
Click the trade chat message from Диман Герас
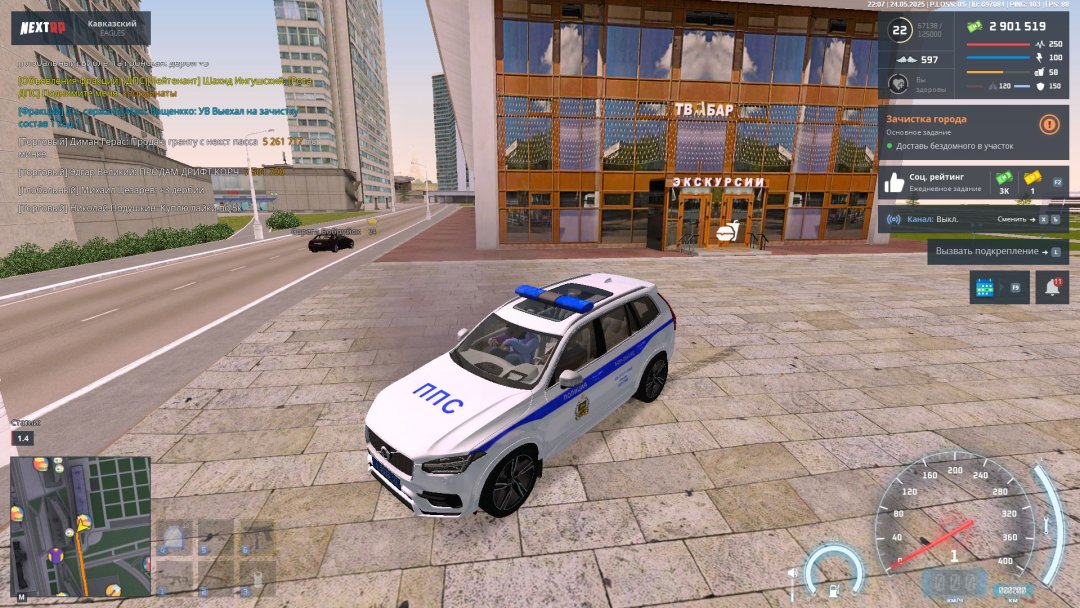coord(160,146)
